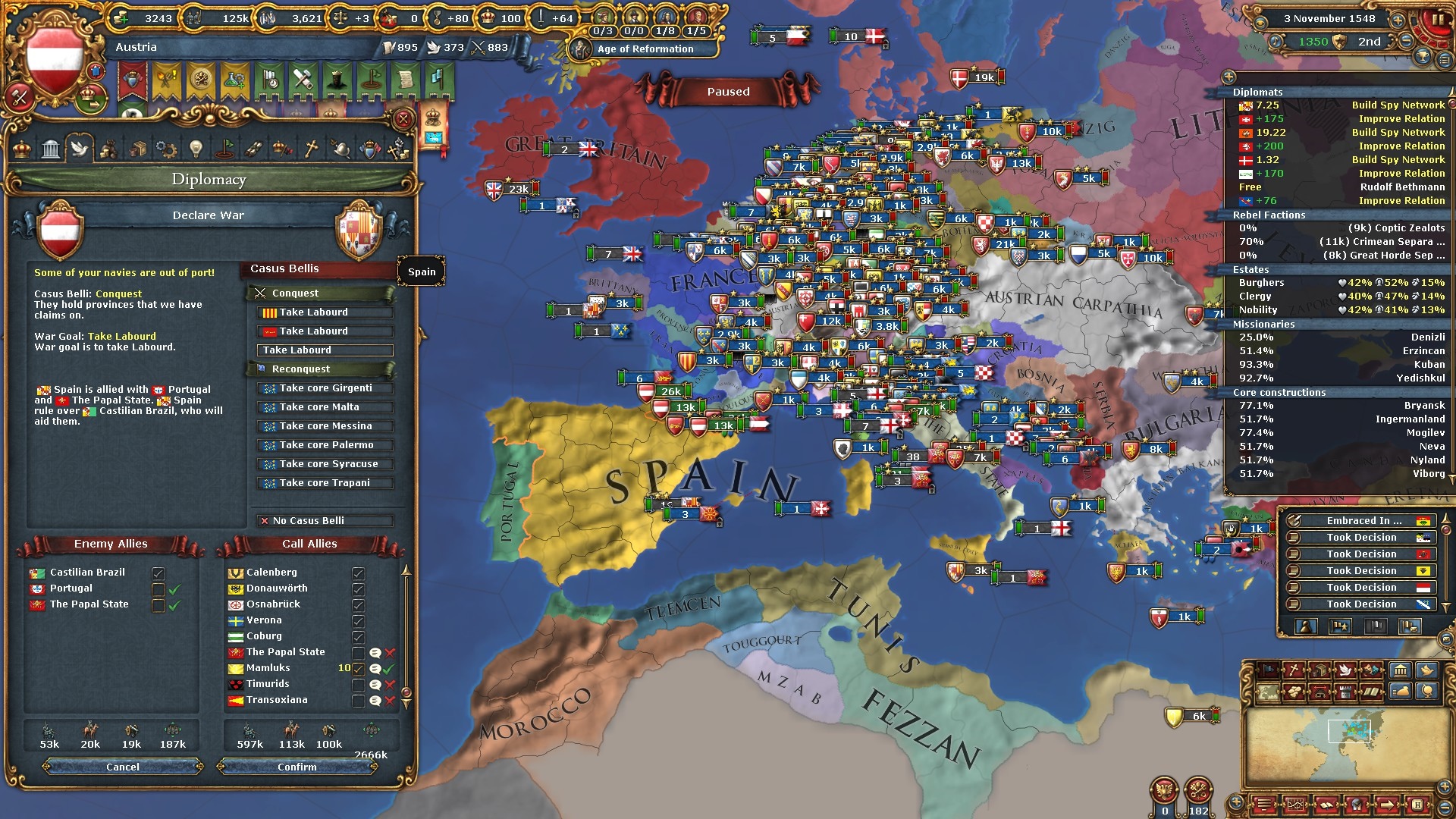Open the Age of Reformation panel
This screenshot has width=1456, height=819.
pyautogui.click(x=645, y=49)
